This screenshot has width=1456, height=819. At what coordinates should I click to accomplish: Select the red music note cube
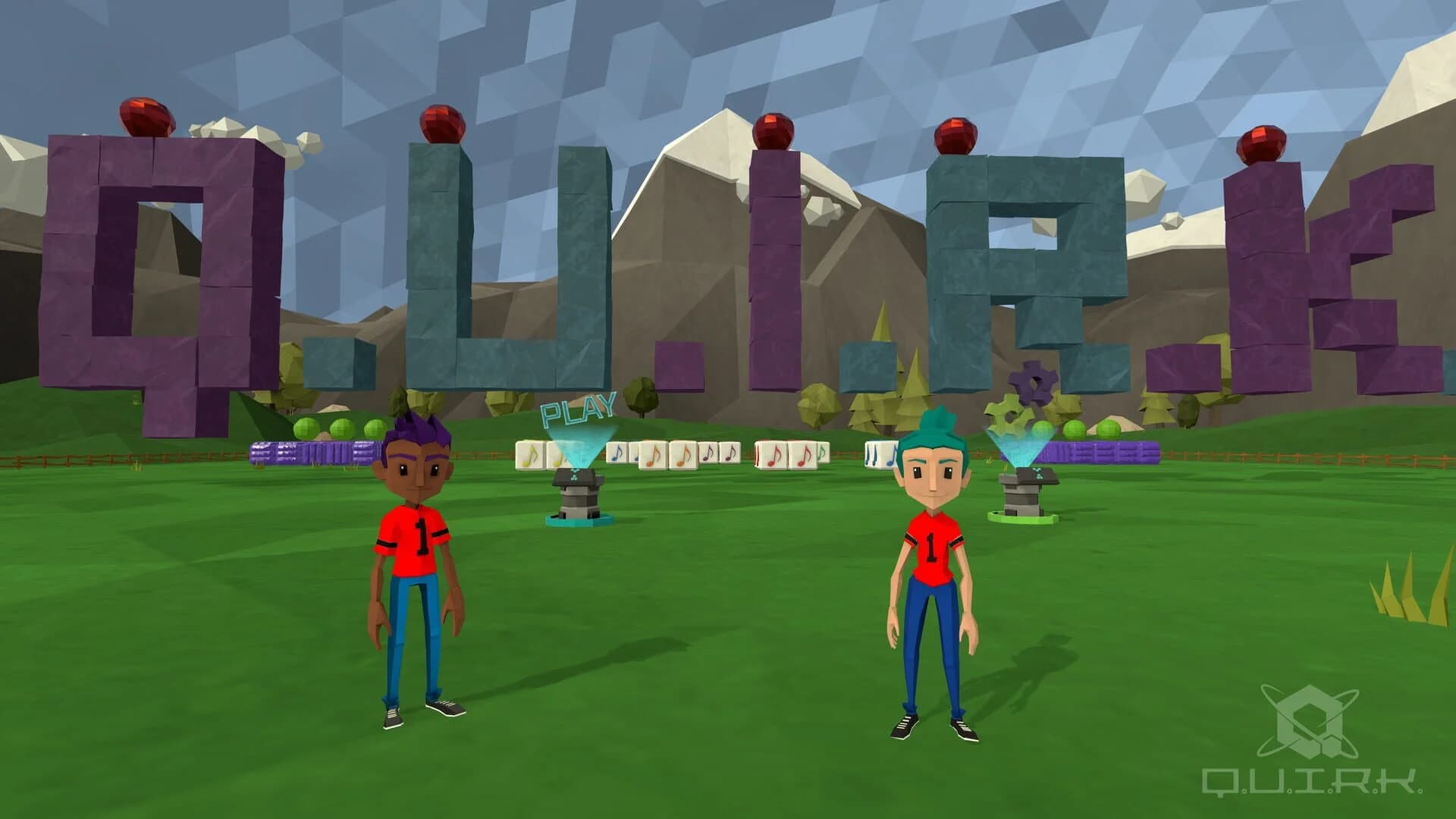773,455
